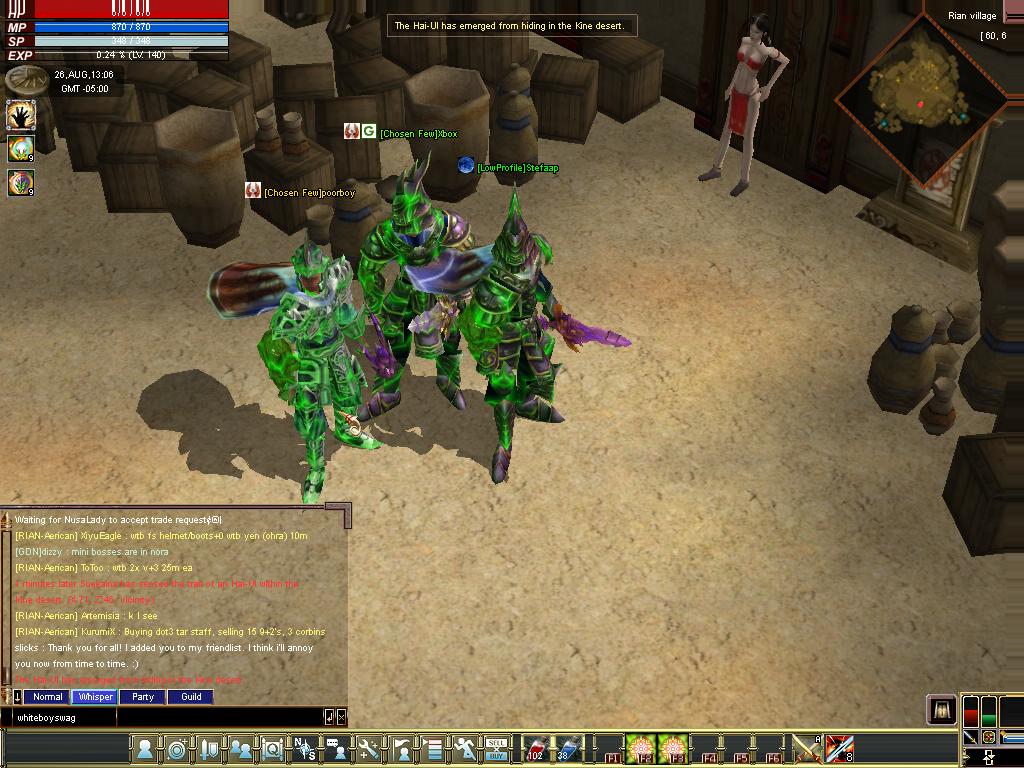Select the crossed swords attack slot
1024x768 pixels.
(807, 748)
